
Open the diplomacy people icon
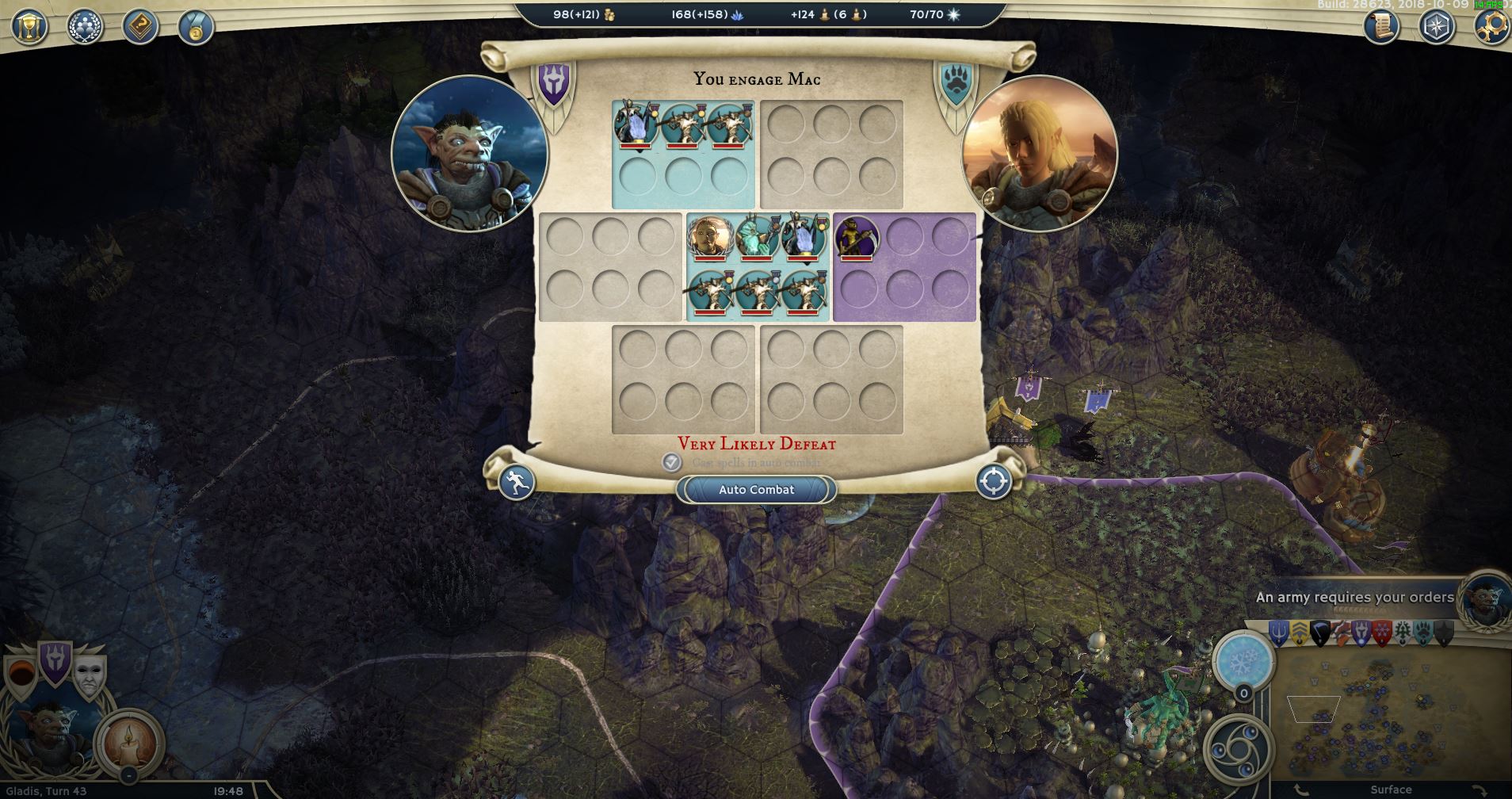86,27
